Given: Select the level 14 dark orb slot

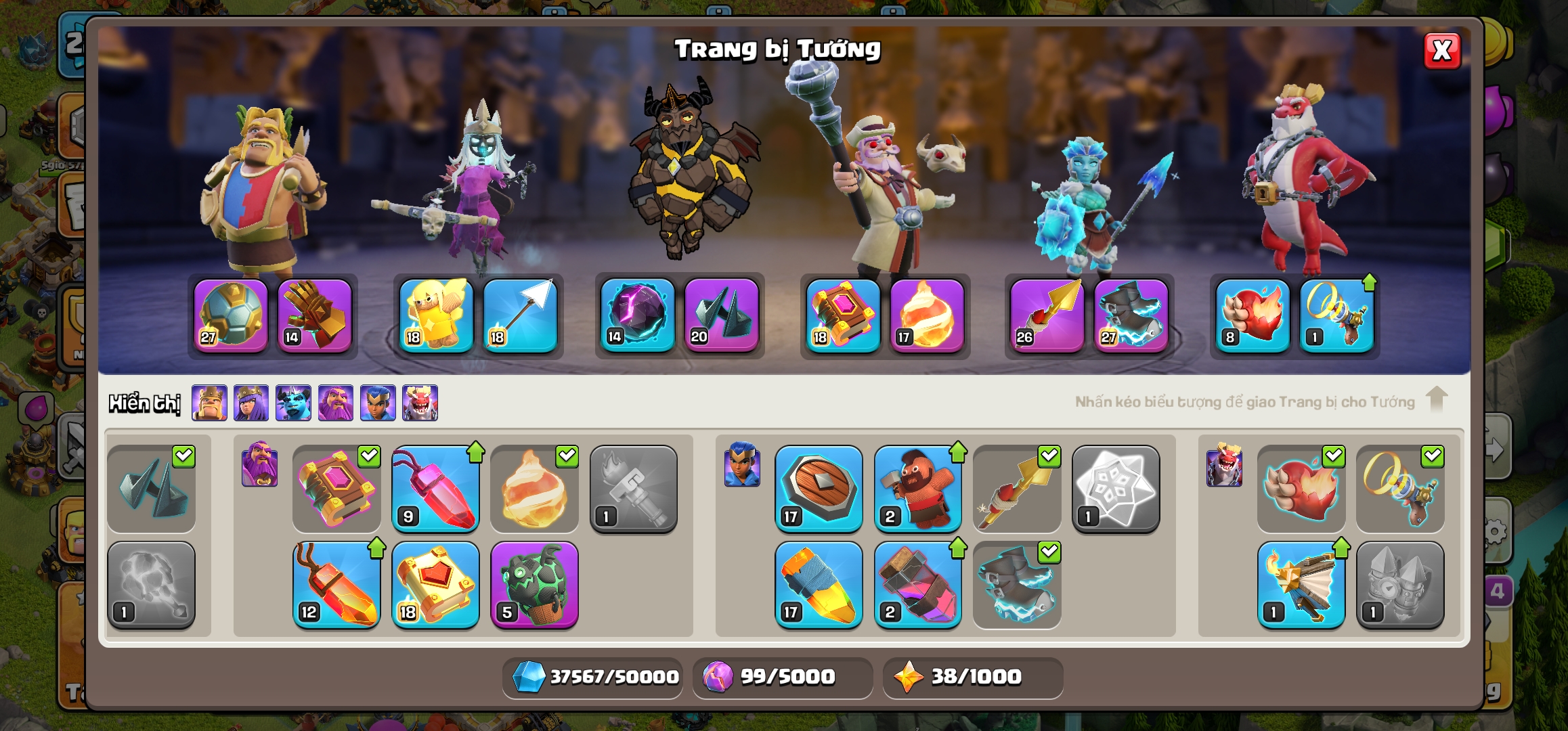Looking at the screenshot, I should coord(638,315).
